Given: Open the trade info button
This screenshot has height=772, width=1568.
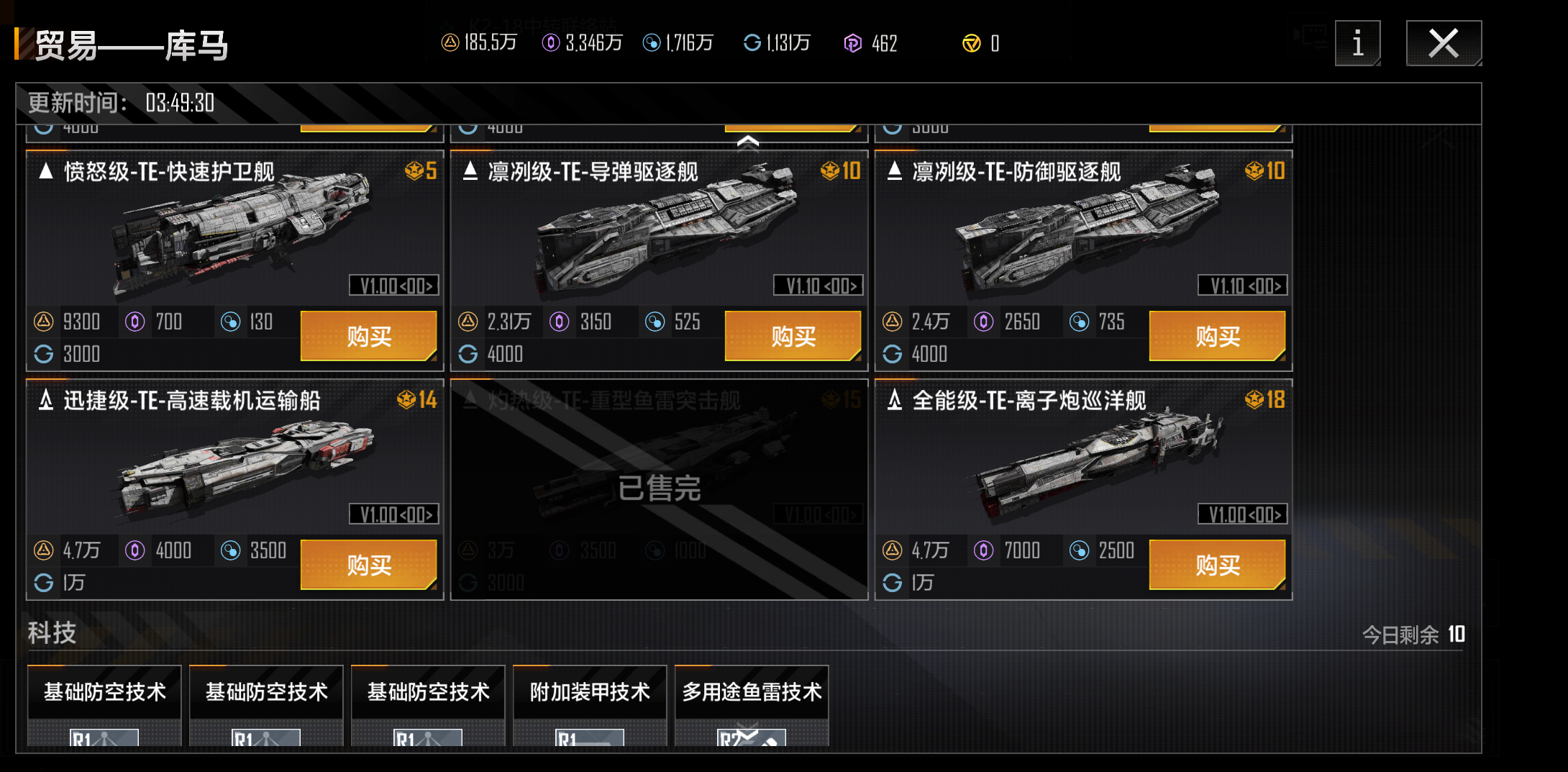Looking at the screenshot, I should point(1357,43).
